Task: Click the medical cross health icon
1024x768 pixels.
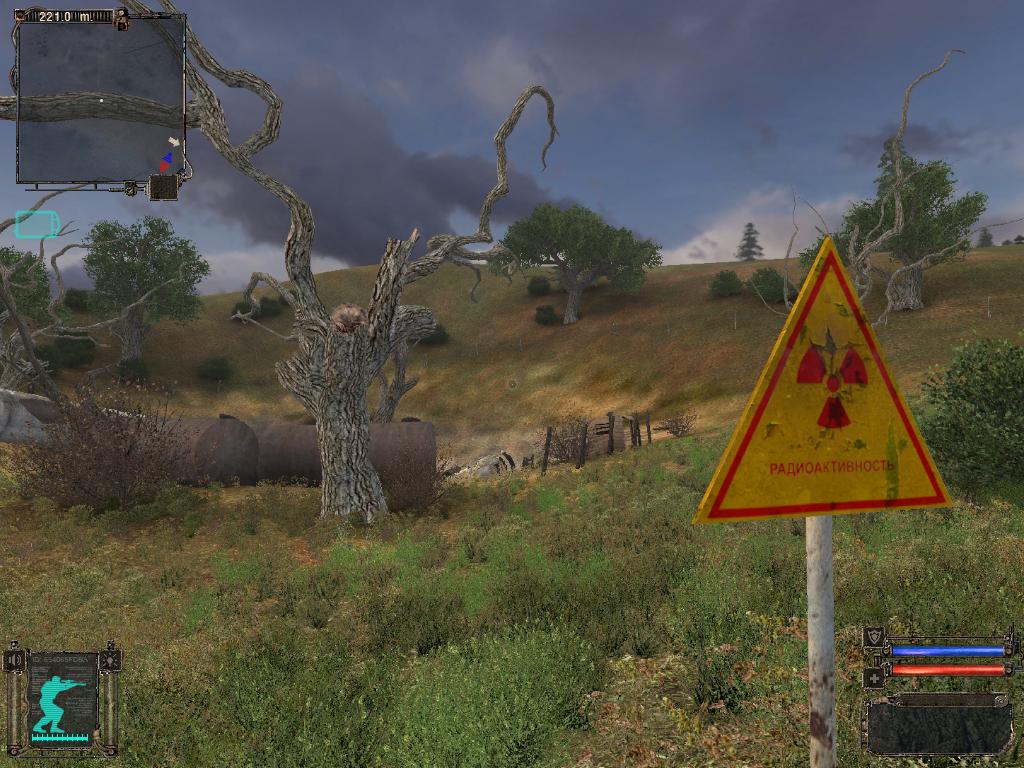Action: click(874, 677)
